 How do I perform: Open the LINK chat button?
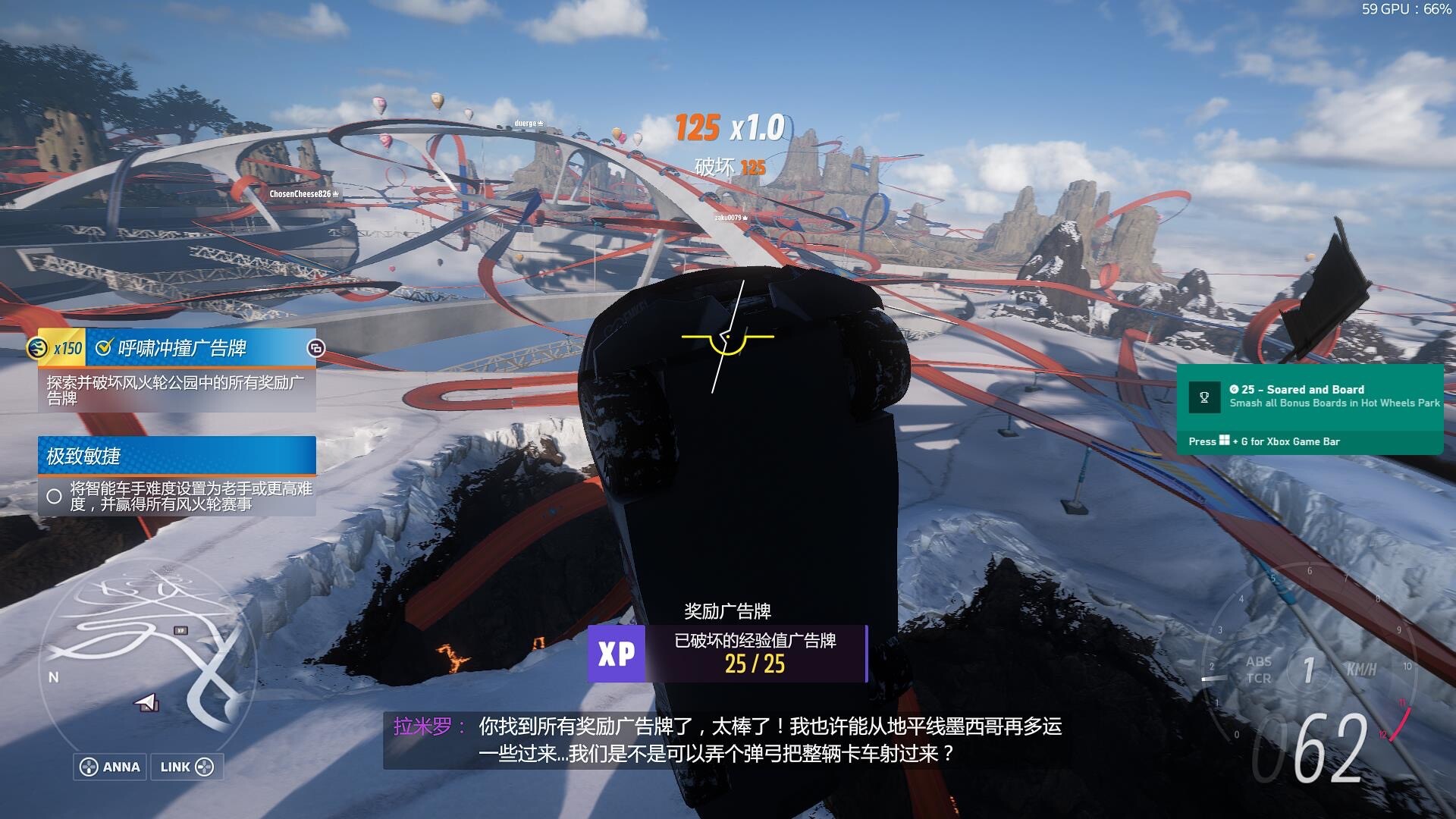tap(187, 767)
